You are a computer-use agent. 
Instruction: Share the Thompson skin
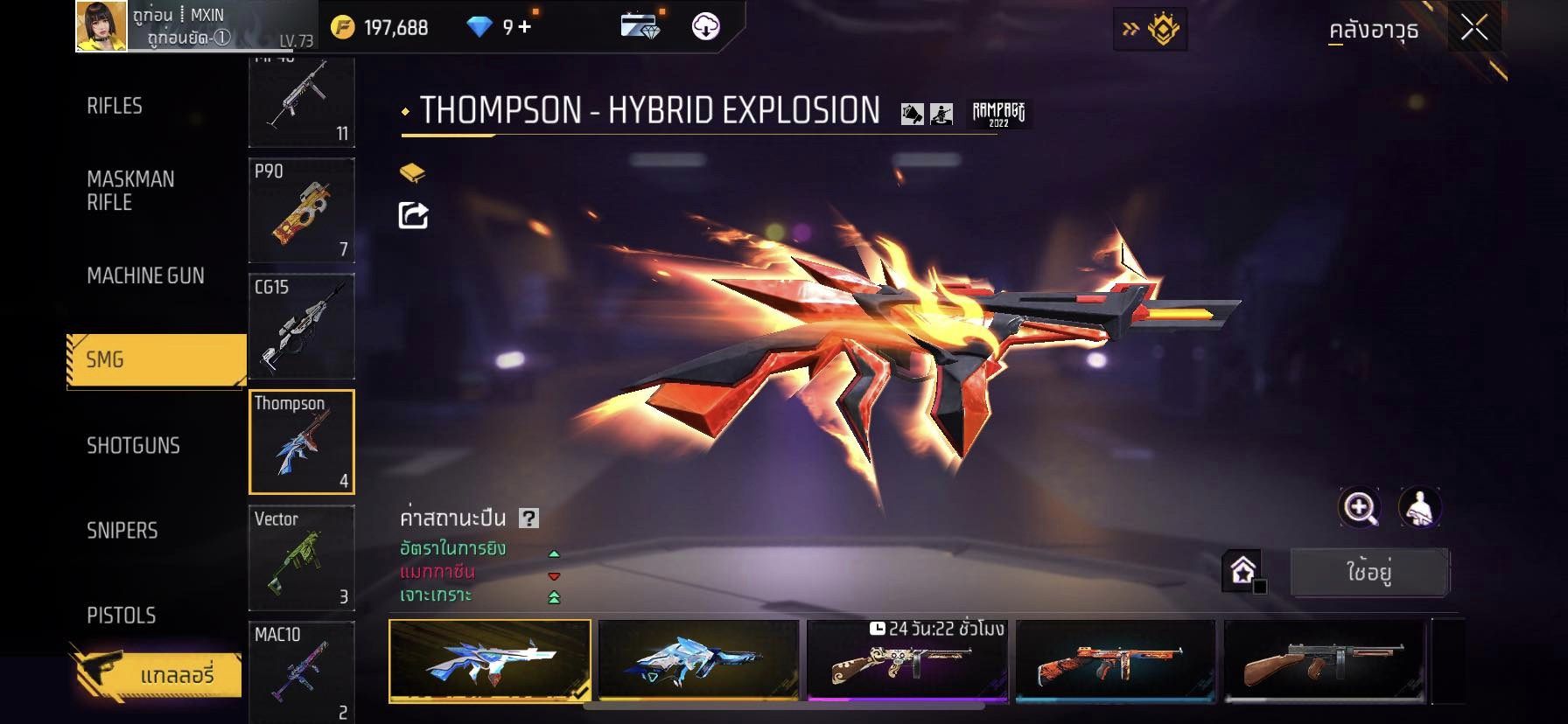(x=413, y=215)
